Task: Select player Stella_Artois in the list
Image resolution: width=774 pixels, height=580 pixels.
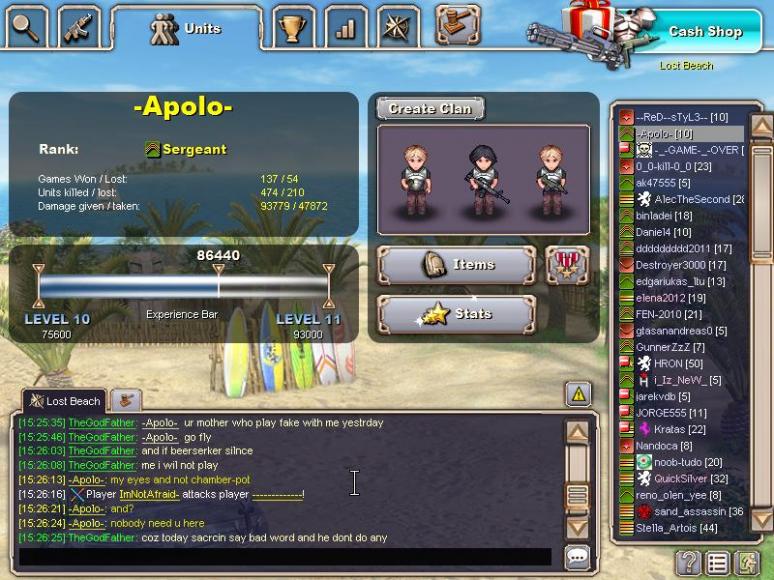Action: pos(676,528)
